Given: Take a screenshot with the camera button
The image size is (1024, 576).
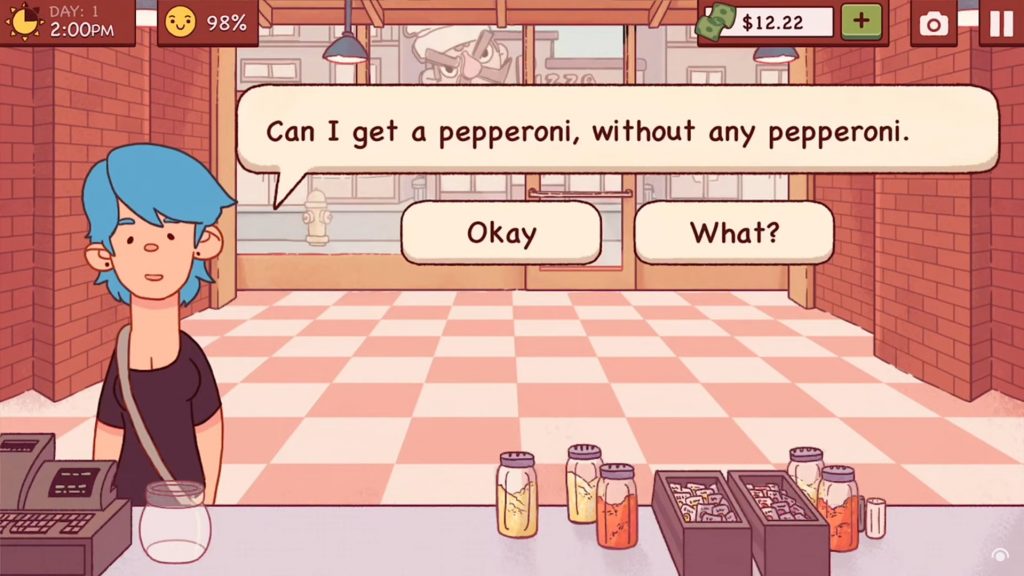Looking at the screenshot, I should tap(934, 23).
